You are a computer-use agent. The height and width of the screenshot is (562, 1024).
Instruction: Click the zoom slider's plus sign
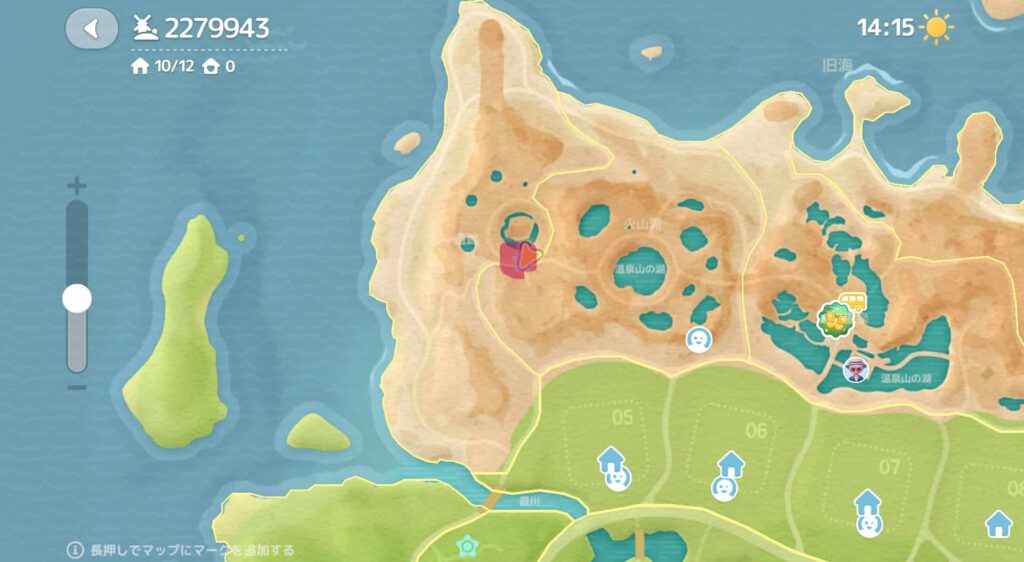77,186
